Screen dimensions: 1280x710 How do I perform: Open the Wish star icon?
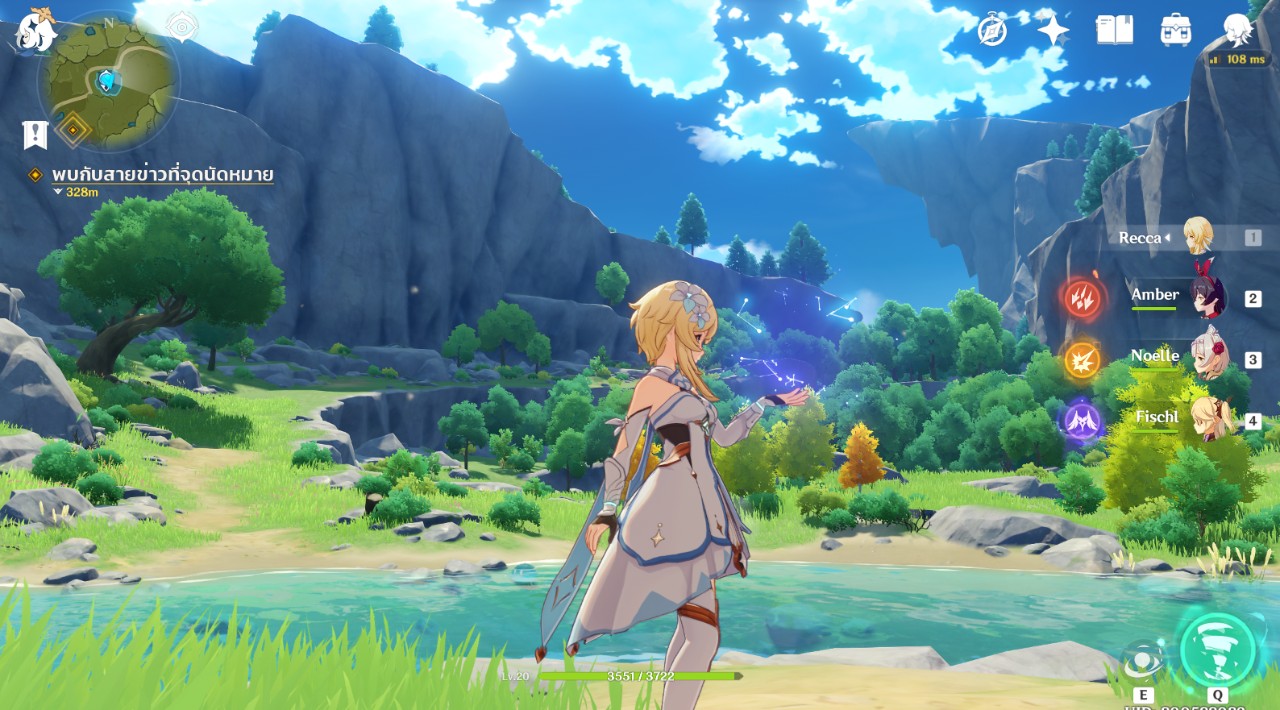point(1053,30)
